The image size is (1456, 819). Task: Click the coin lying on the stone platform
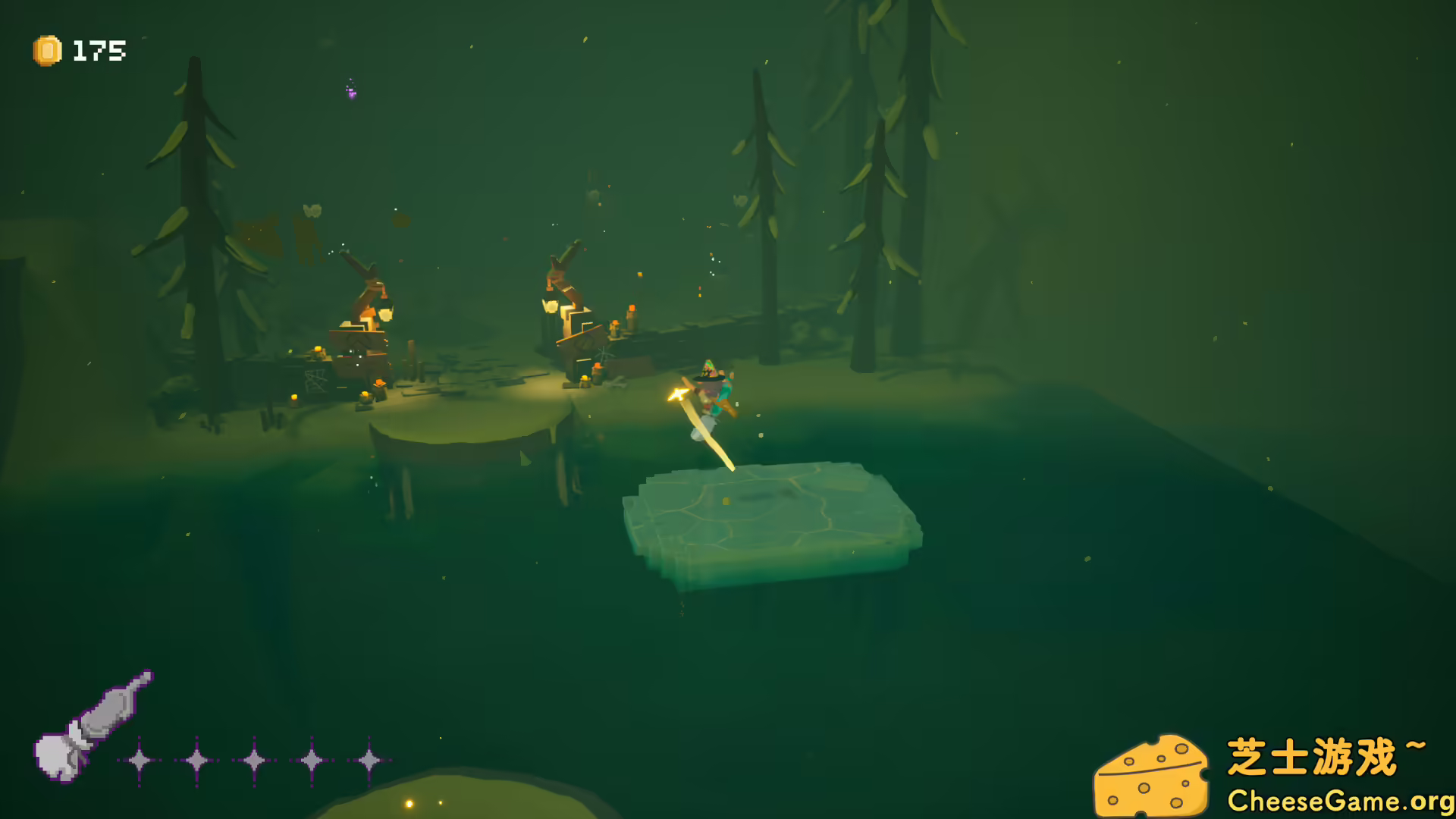click(727, 501)
